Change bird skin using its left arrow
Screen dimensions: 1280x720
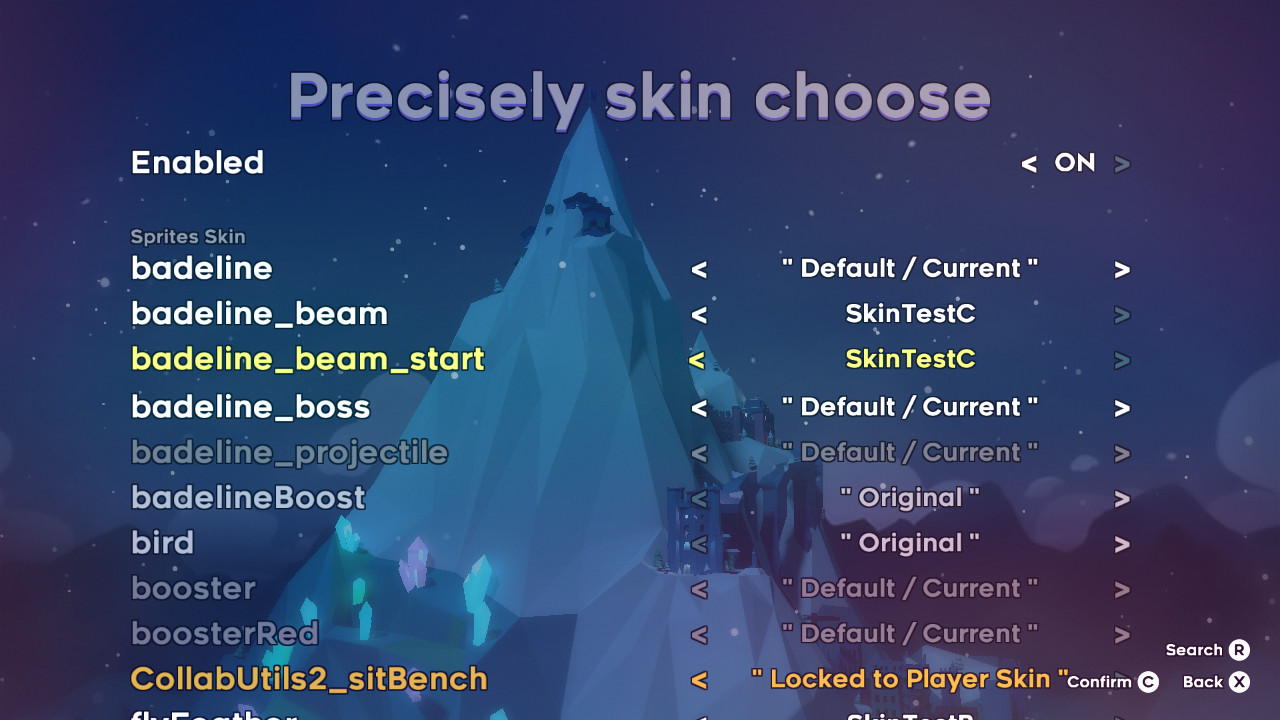coord(698,542)
